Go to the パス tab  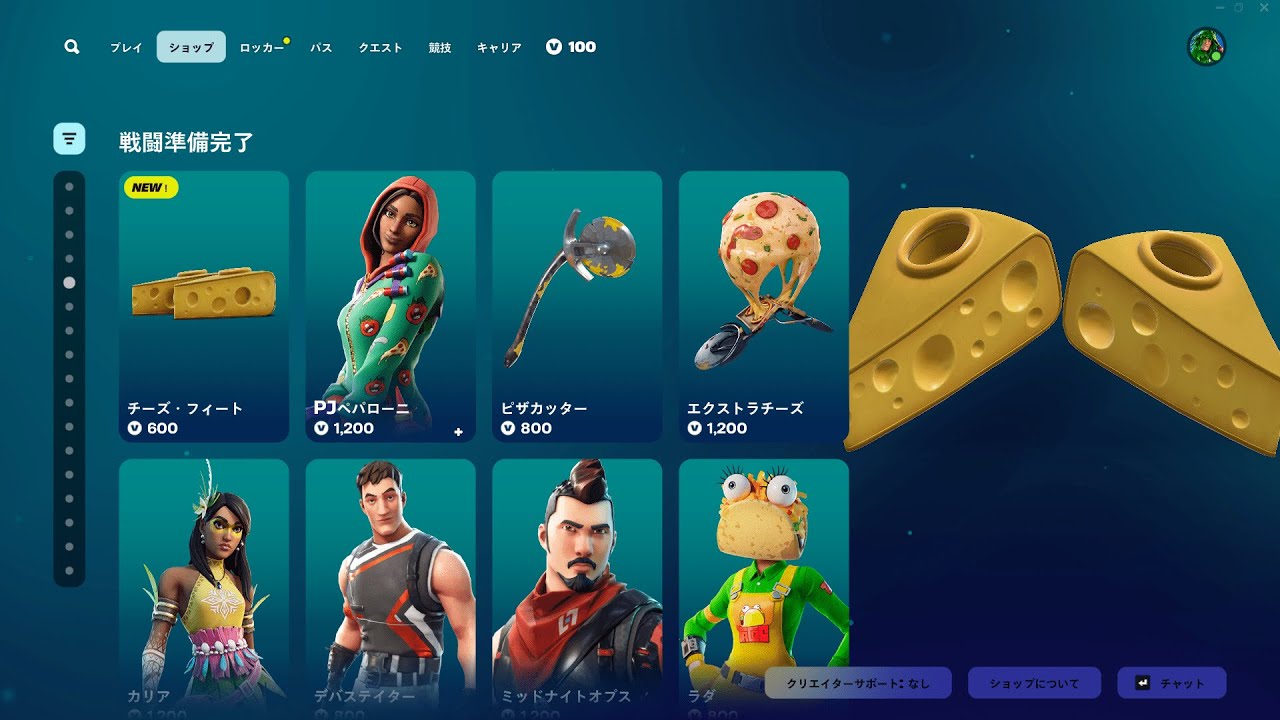[x=321, y=47]
